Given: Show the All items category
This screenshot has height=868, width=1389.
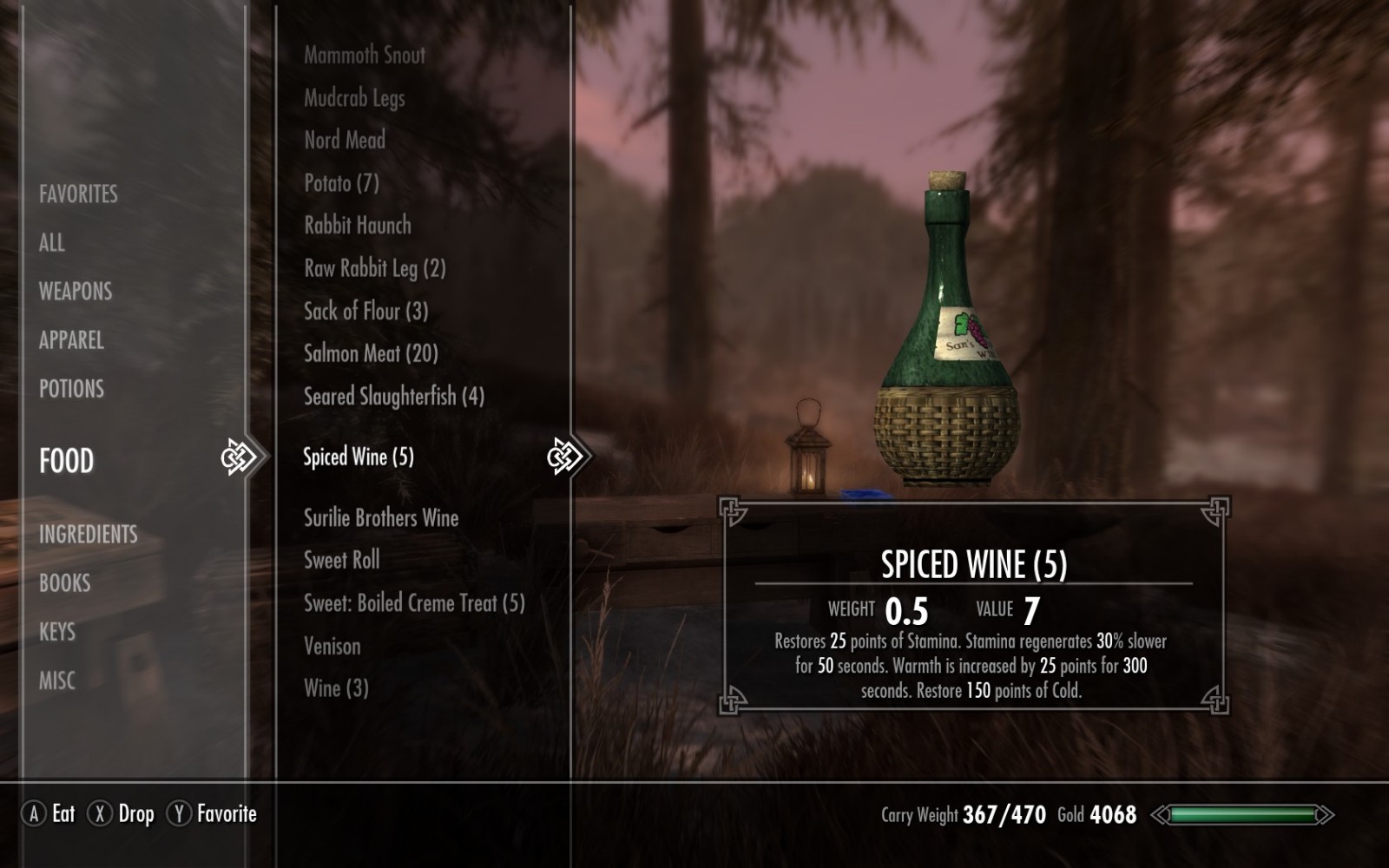Looking at the screenshot, I should [52, 242].
